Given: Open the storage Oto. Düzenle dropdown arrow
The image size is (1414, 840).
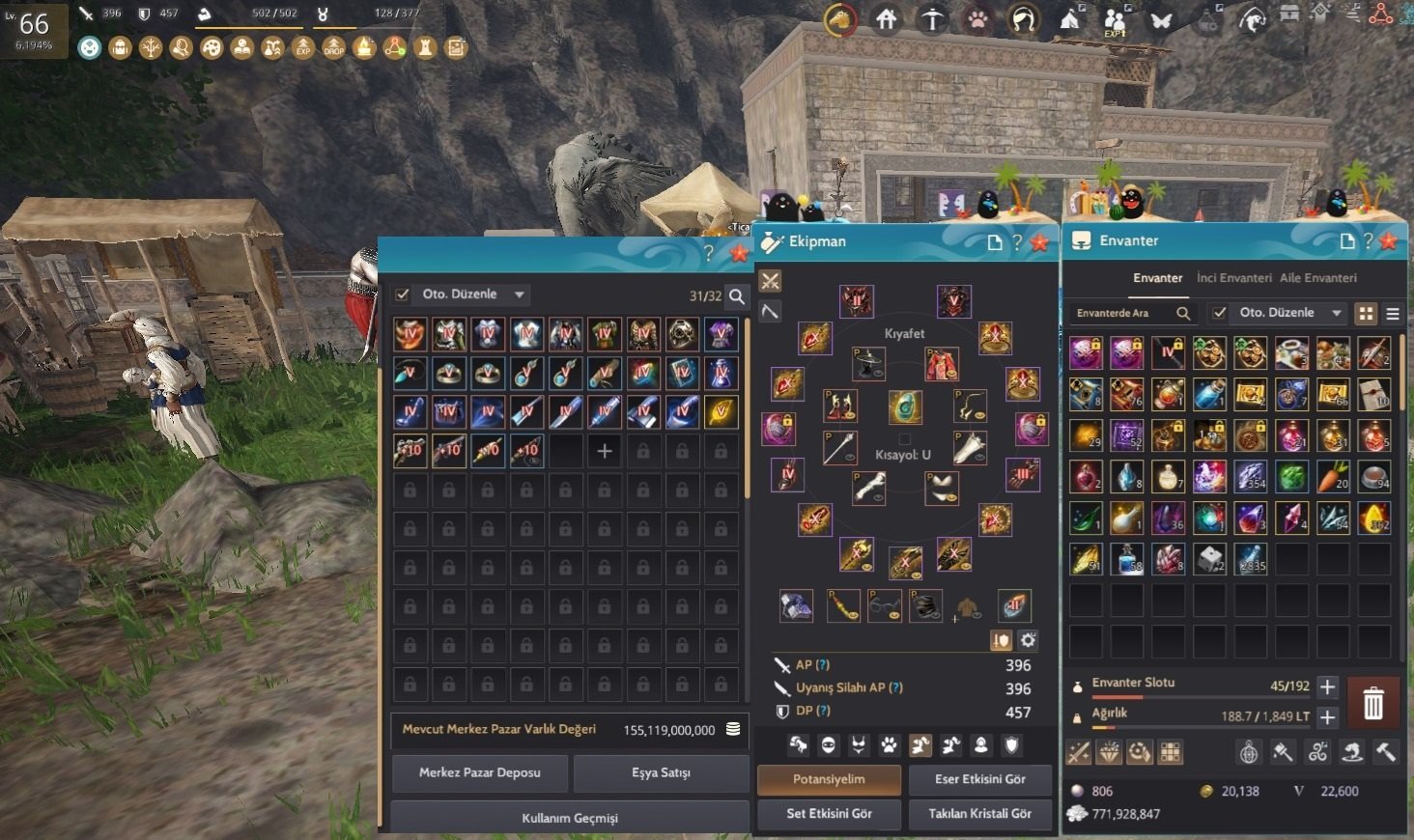Looking at the screenshot, I should click(520, 294).
